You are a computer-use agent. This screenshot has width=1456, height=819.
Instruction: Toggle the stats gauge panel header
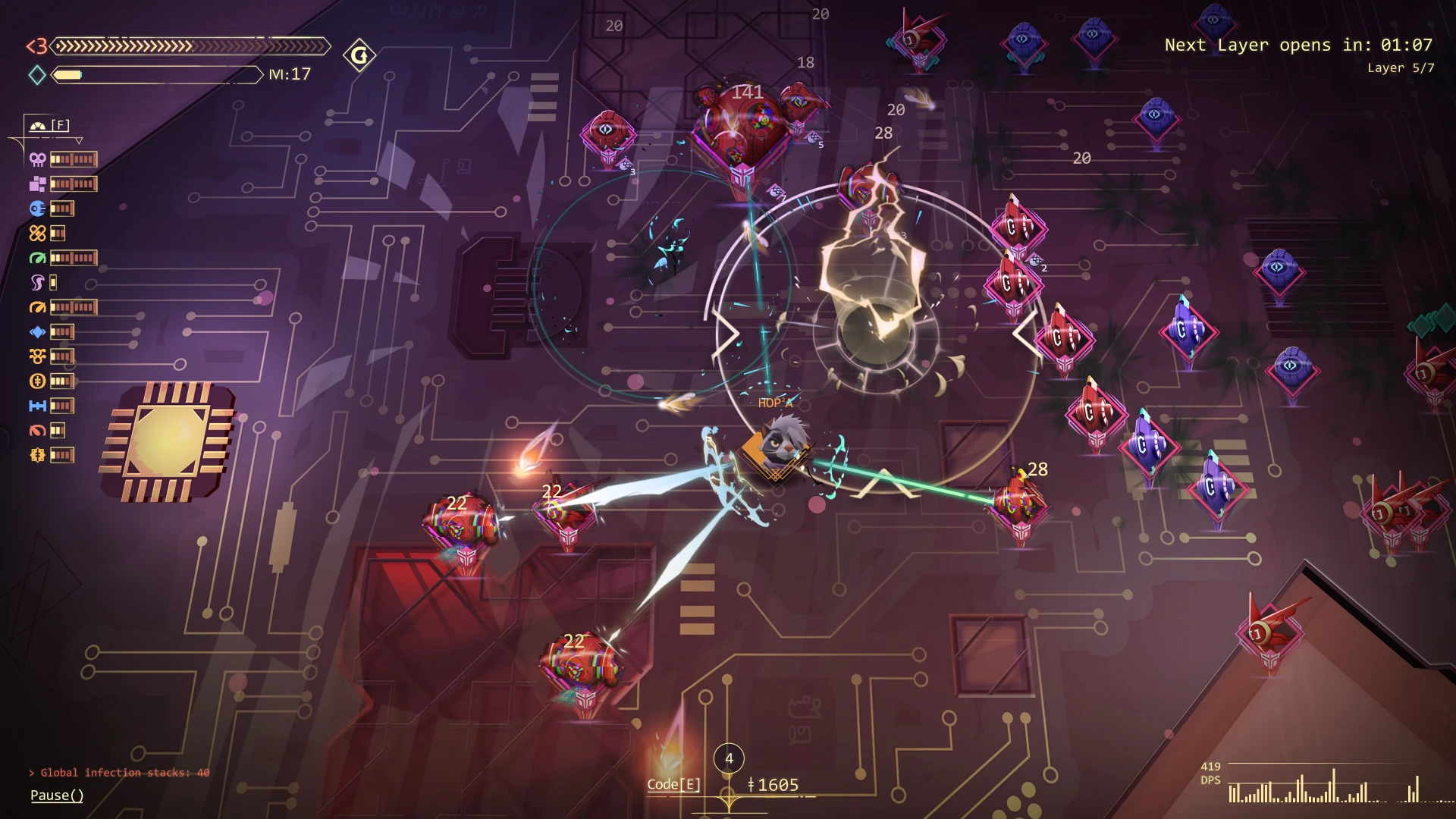(x=49, y=125)
